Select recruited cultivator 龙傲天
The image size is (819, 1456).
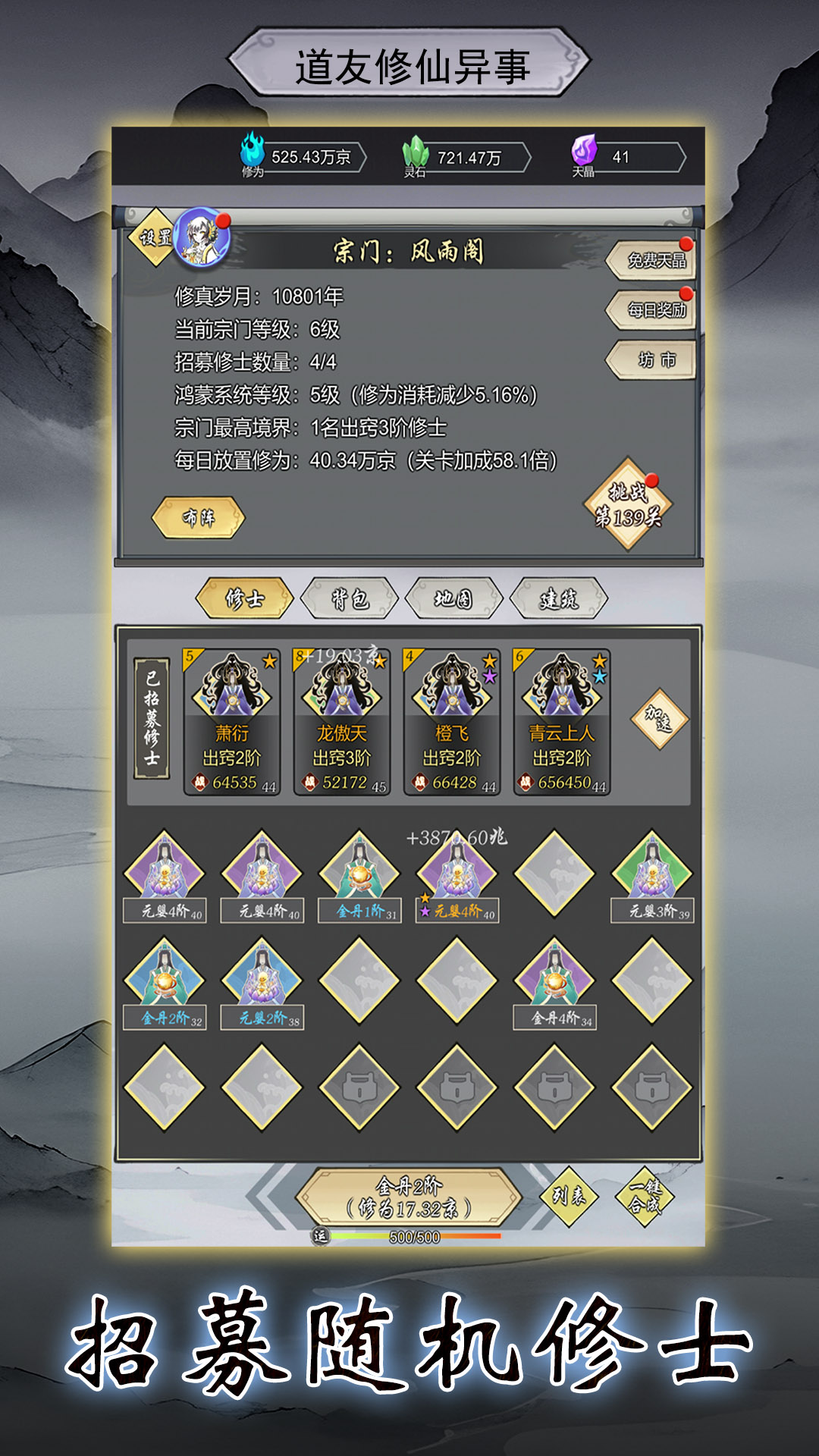342,721
